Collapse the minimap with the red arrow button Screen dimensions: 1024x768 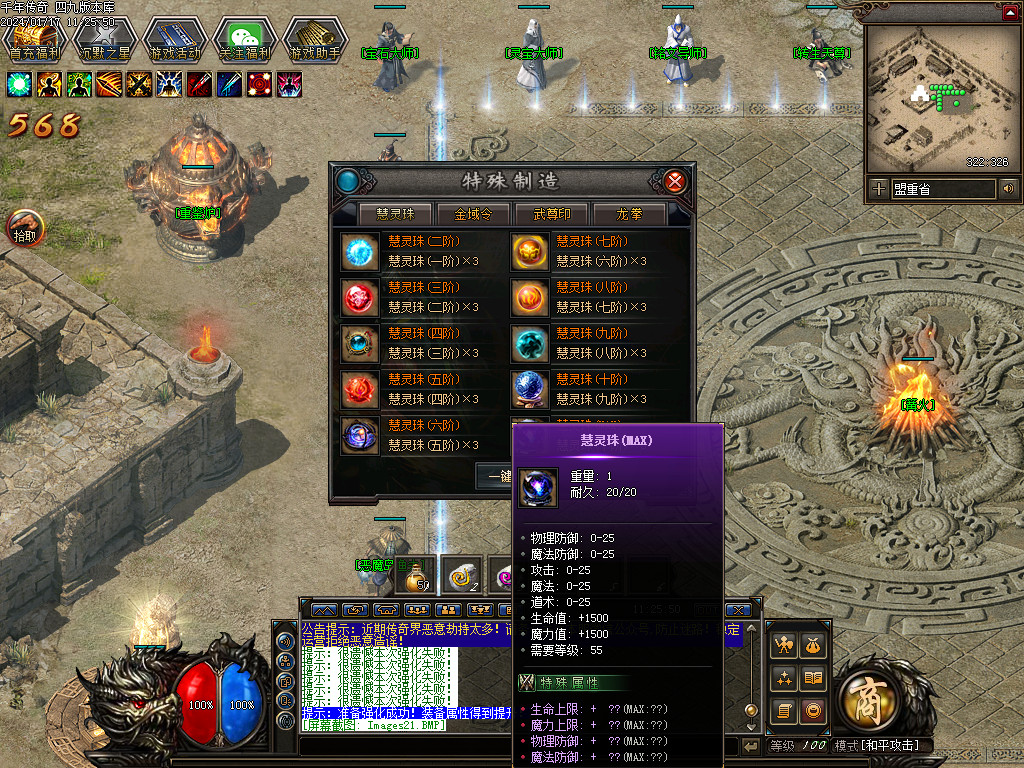tap(1010, 12)
